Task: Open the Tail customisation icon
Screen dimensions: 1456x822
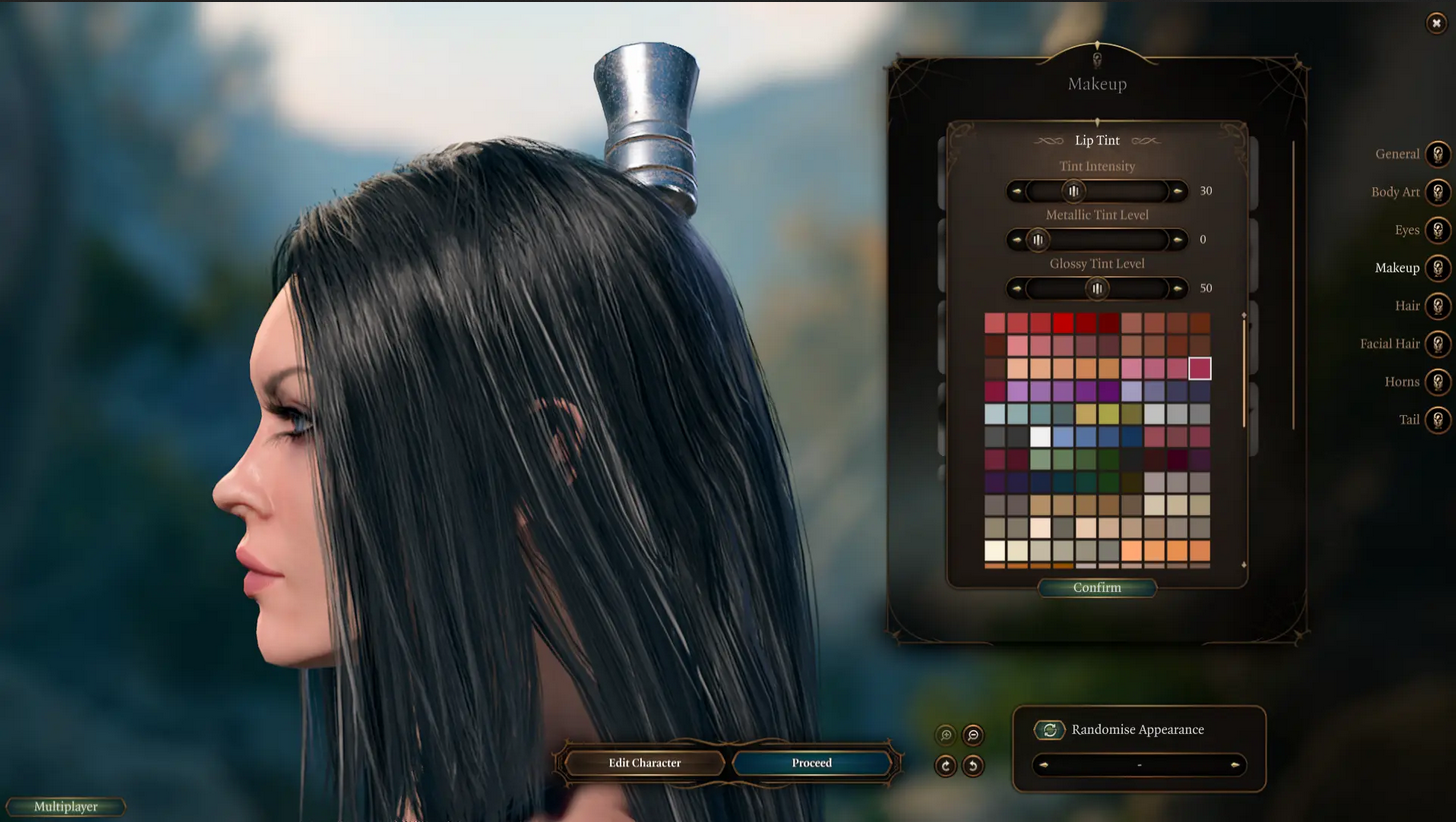Action: [1438, 420]
